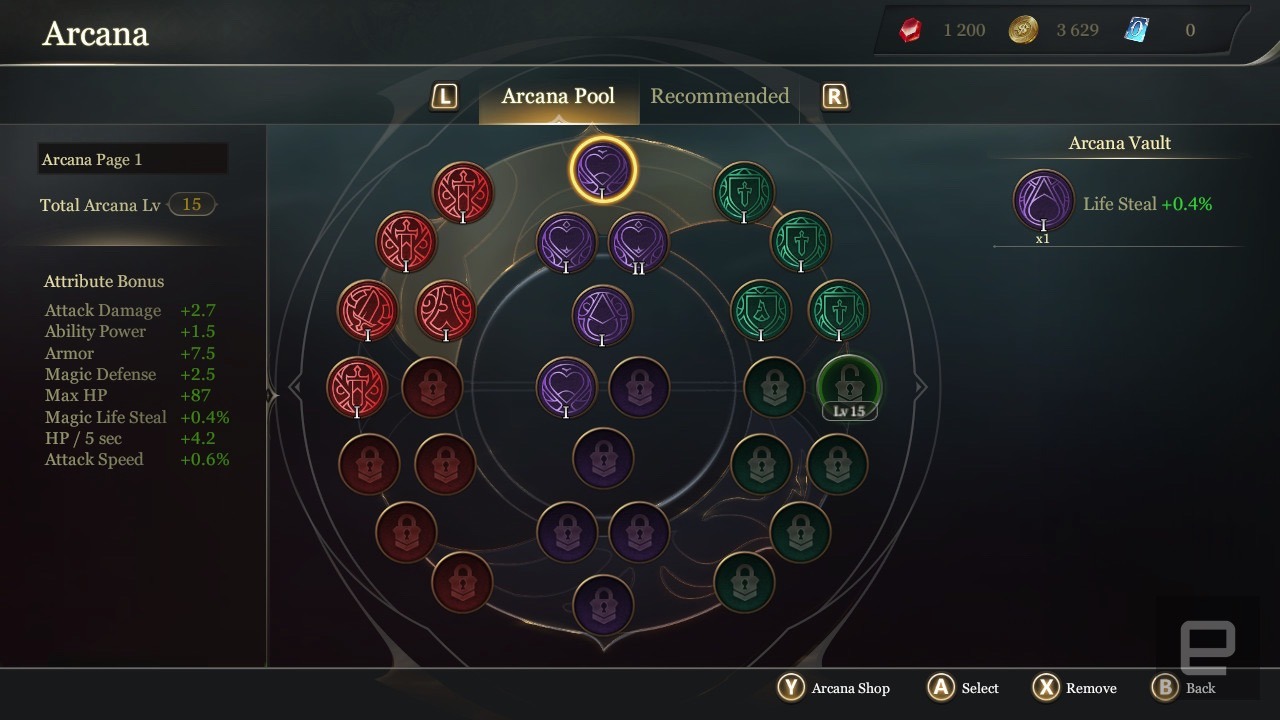
Task: Select the gold-highlighted purple heart arcana slot
Action: tap(603, 169)
